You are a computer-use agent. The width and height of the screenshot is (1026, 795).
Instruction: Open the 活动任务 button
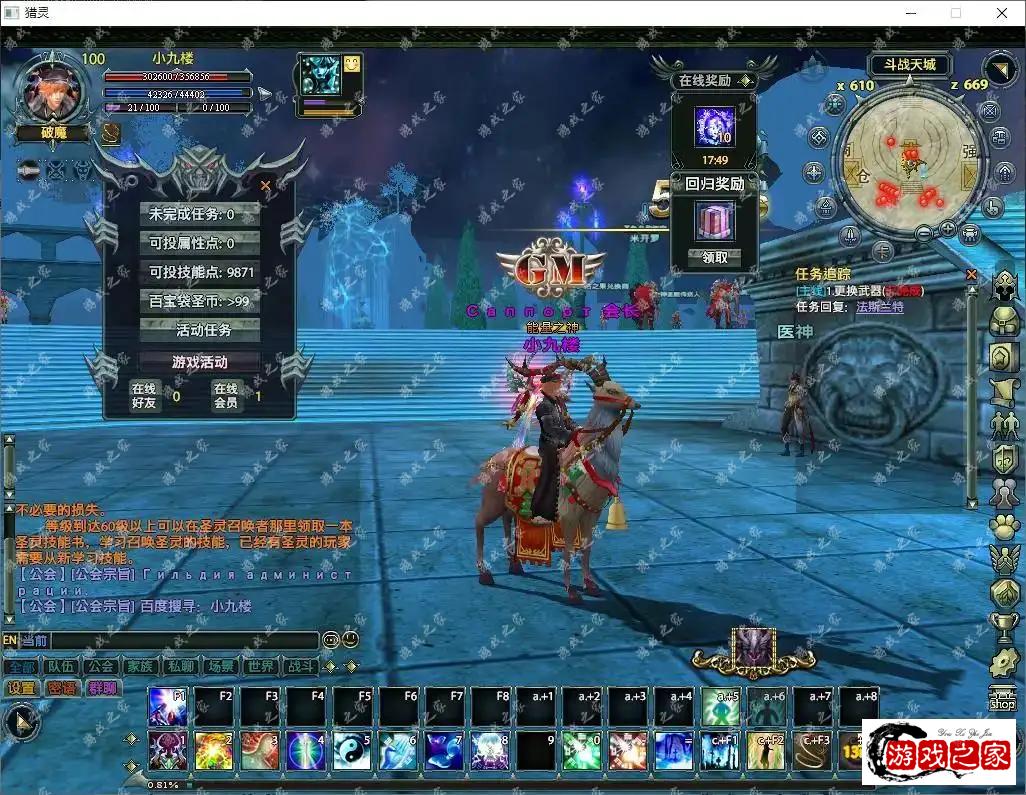point(203,330)
